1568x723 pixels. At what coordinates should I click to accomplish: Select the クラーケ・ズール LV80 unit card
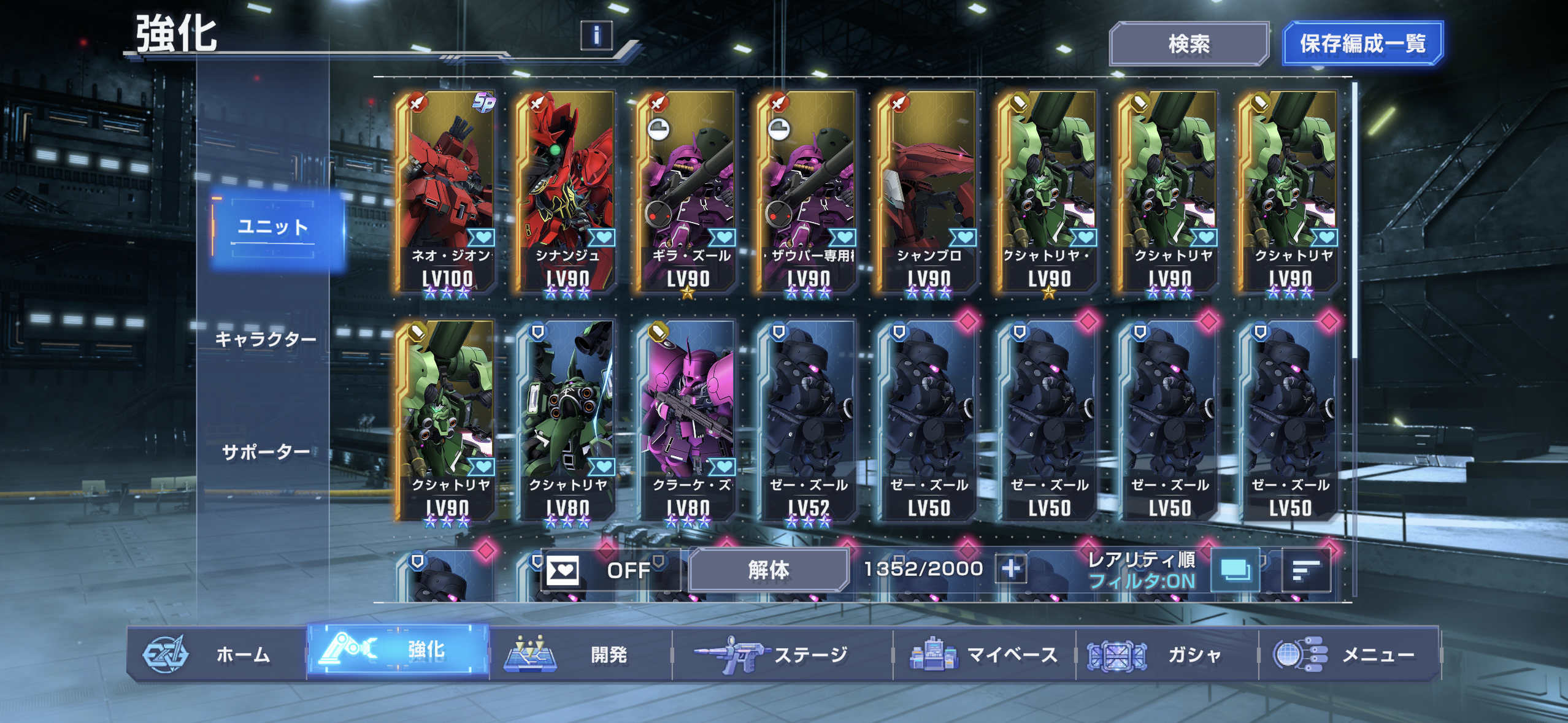(688, 422)
